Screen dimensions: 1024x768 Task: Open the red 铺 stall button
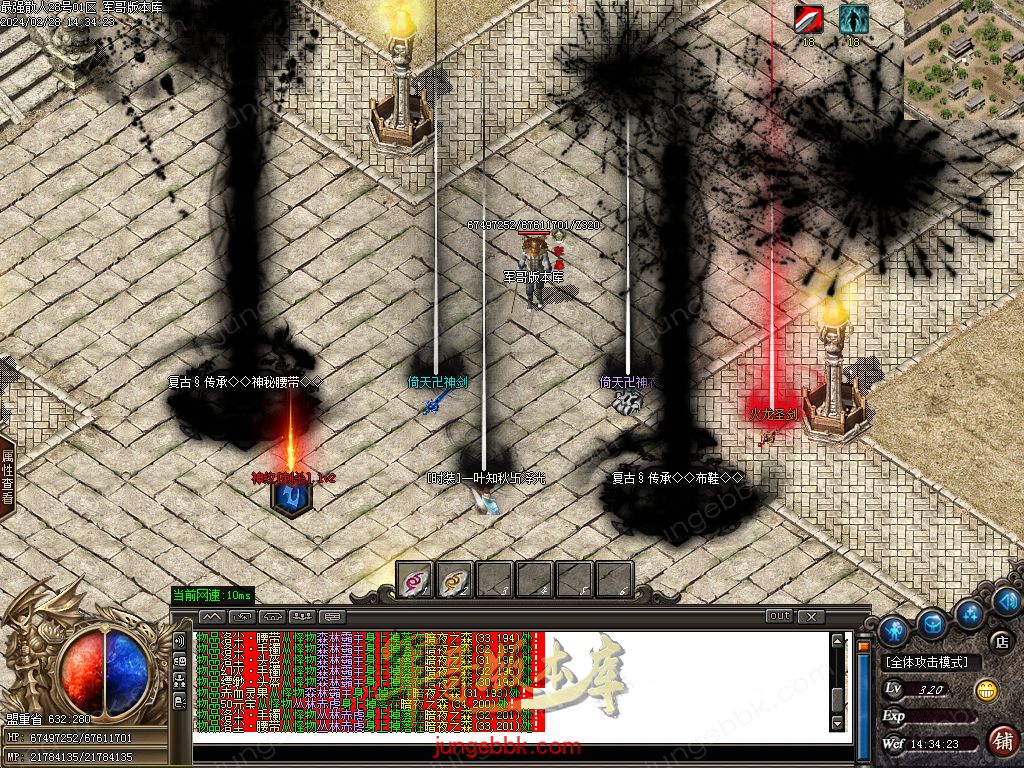[1002, 741]
